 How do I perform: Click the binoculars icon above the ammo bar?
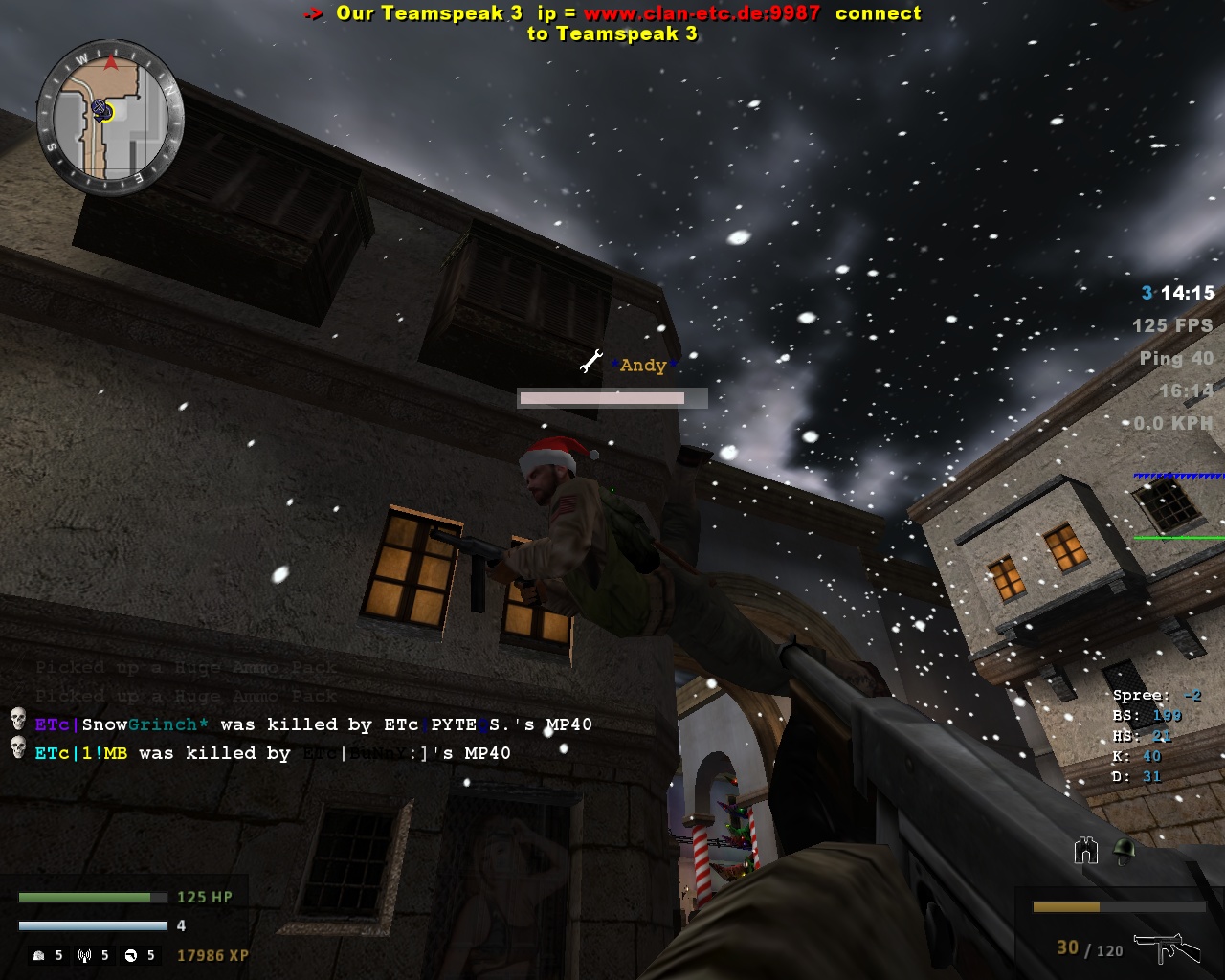point(1084,849)
